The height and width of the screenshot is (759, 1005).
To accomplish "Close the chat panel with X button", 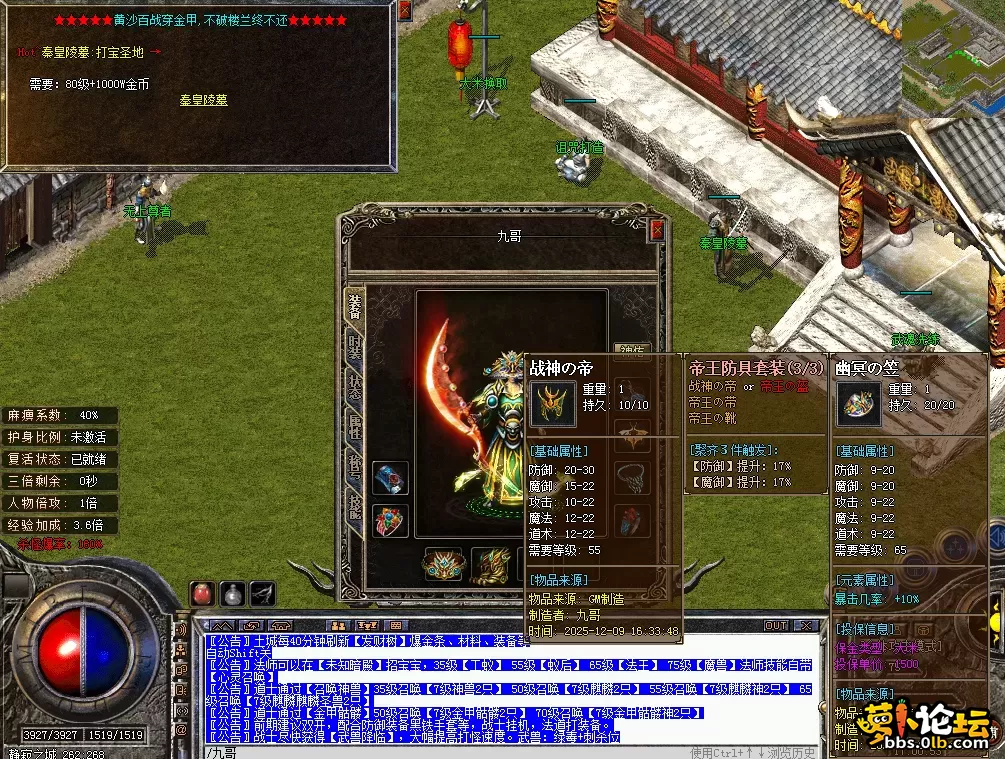I will pos(803,626).
